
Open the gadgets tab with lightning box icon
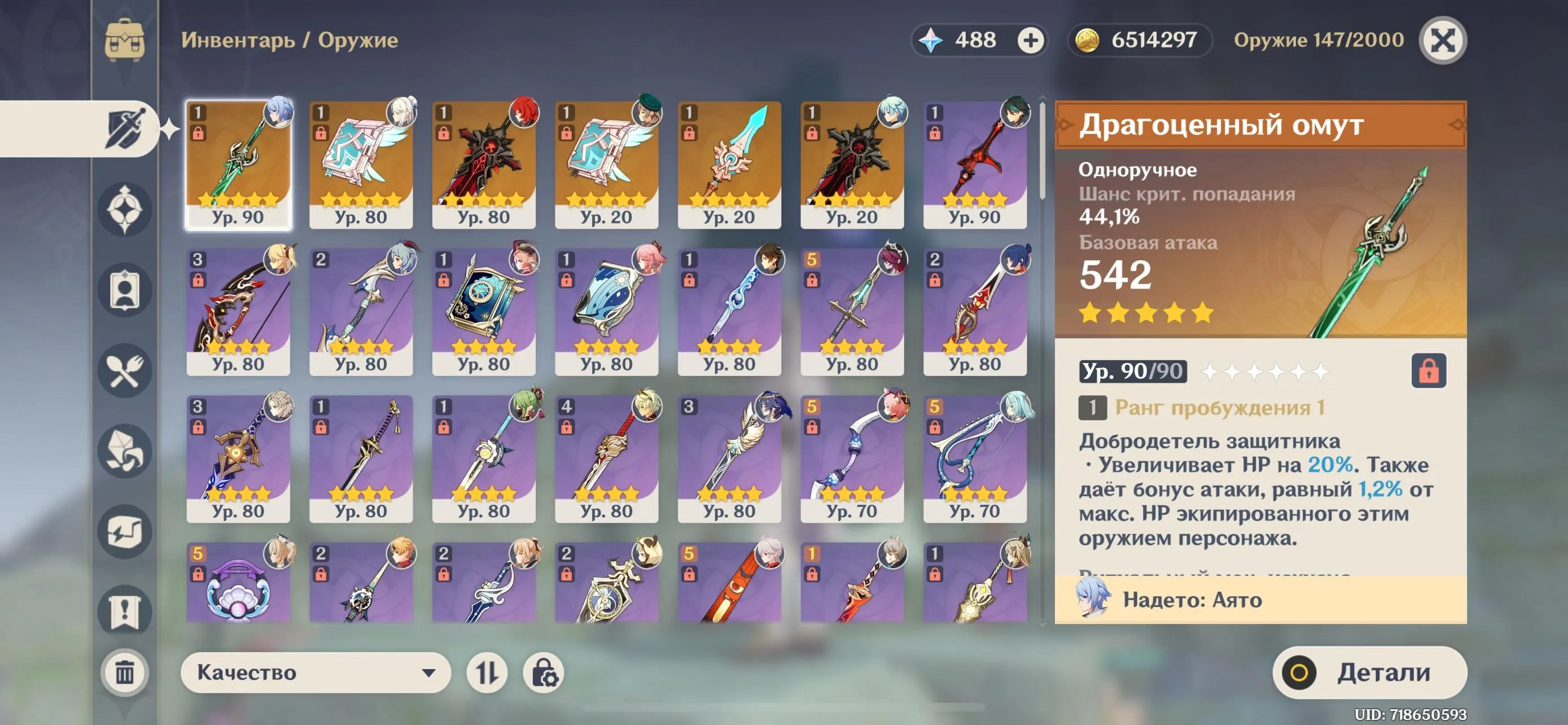click(x=125, y=531)
